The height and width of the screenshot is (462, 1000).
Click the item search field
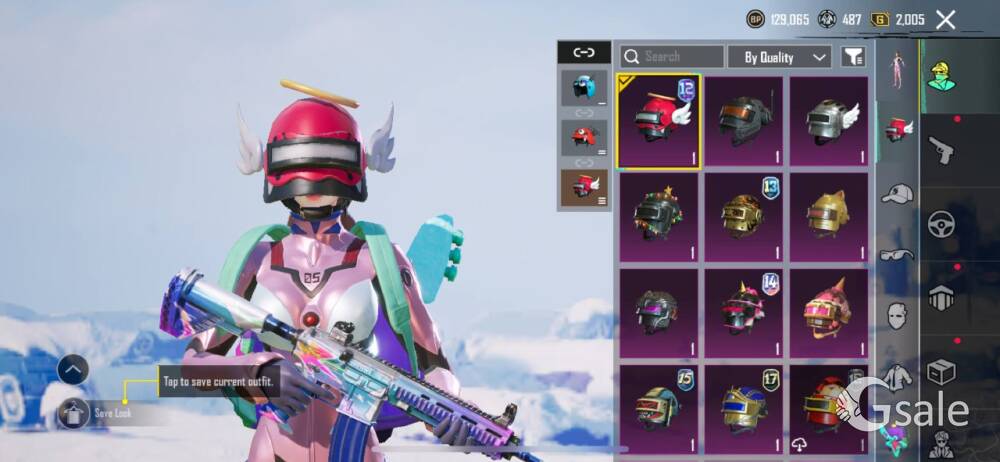pos(672,57)
